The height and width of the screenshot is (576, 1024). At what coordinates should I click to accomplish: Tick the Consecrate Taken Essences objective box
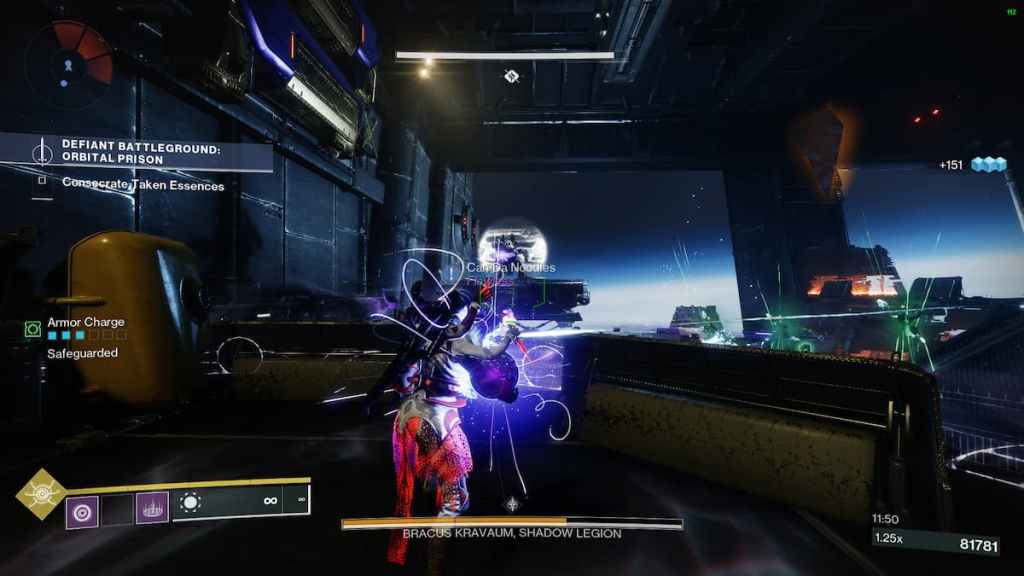pyautogui.click(x=43, y=183)
